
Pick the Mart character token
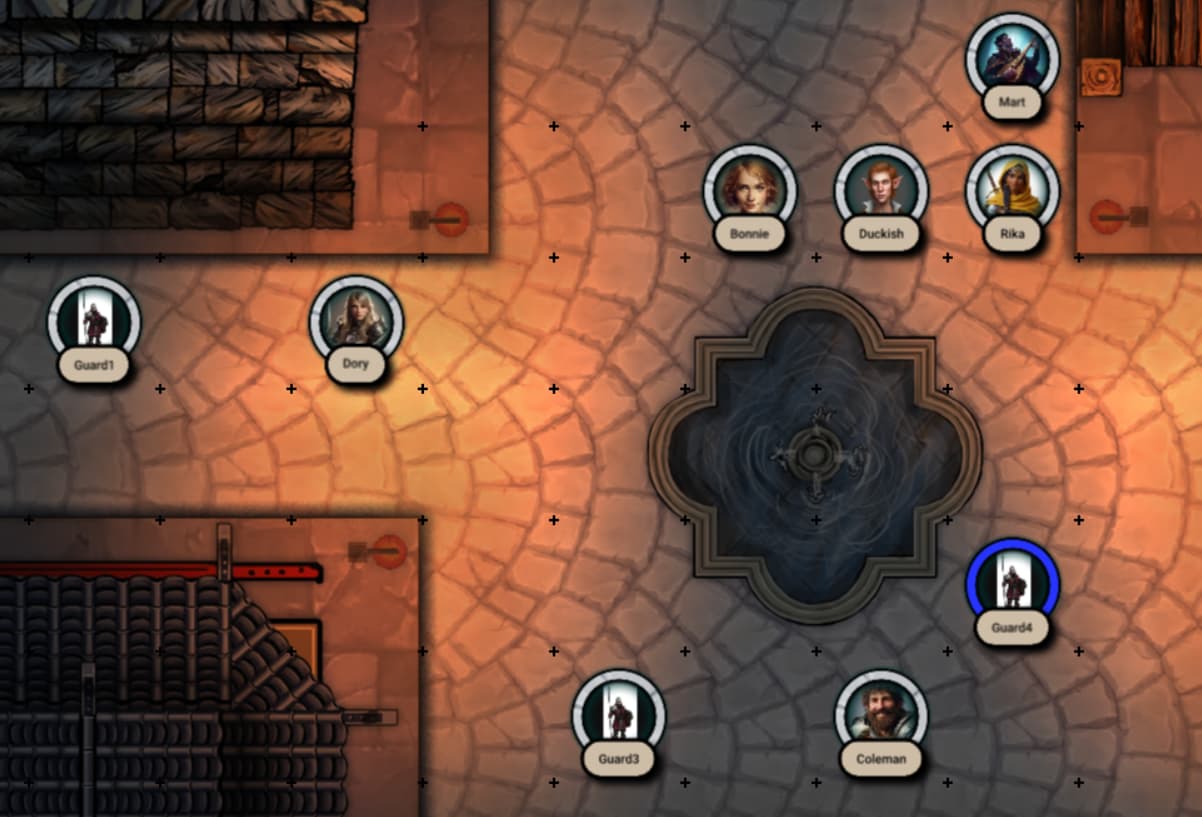coord(1012,59)
